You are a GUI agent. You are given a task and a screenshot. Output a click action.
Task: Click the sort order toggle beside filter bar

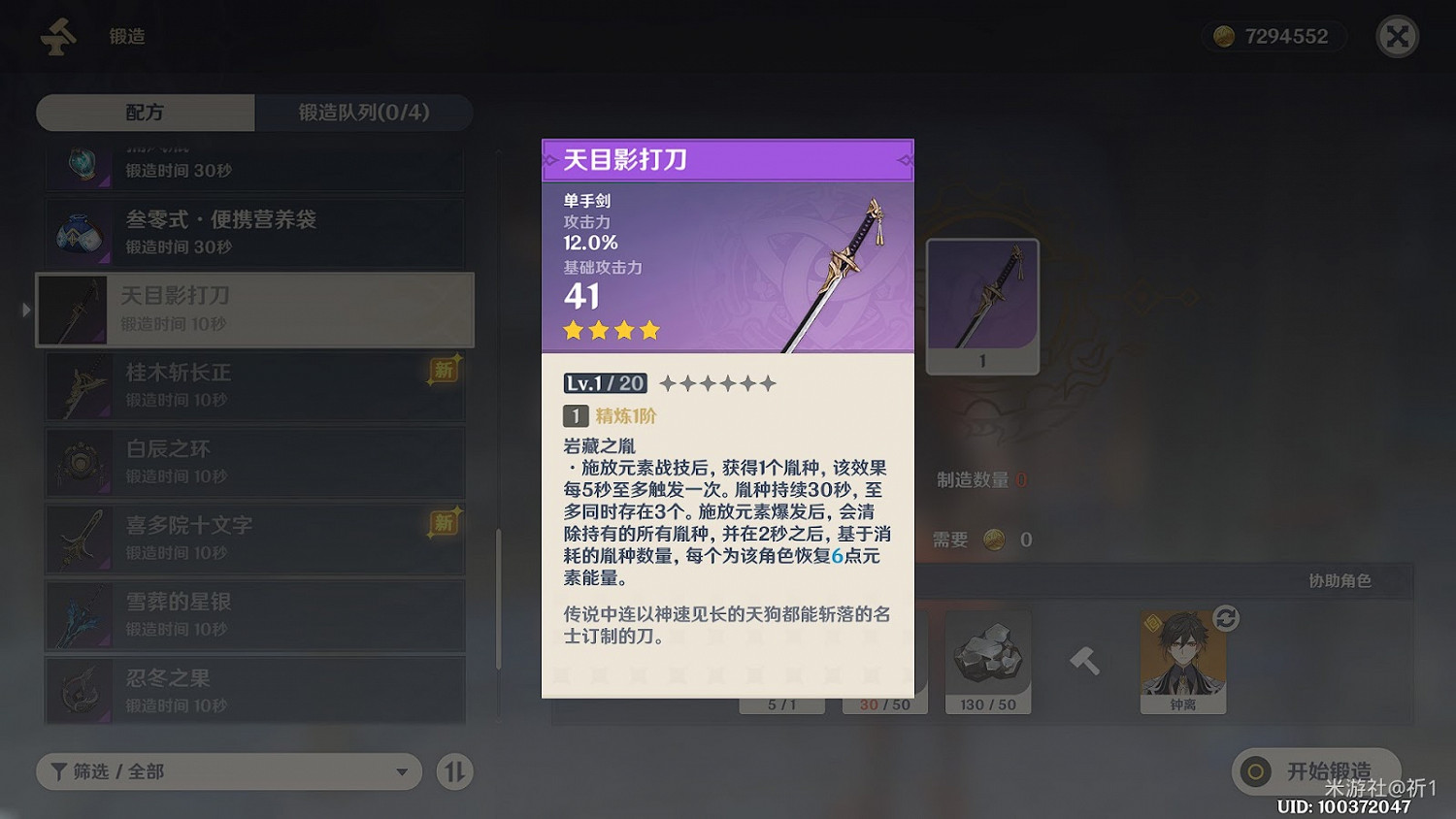453,771
